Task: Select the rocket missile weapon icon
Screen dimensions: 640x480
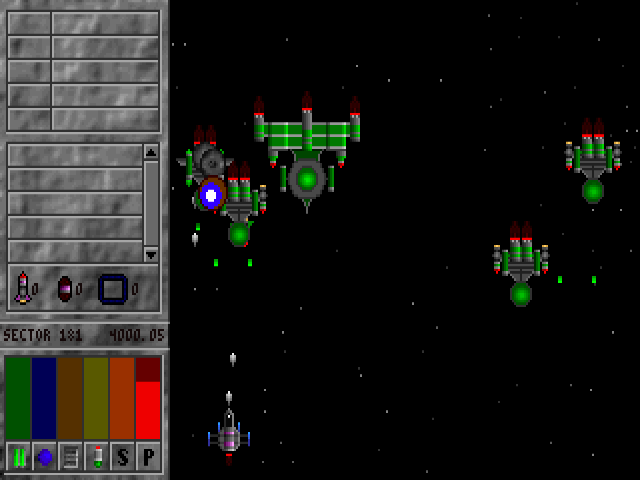Action: point(22,288)
